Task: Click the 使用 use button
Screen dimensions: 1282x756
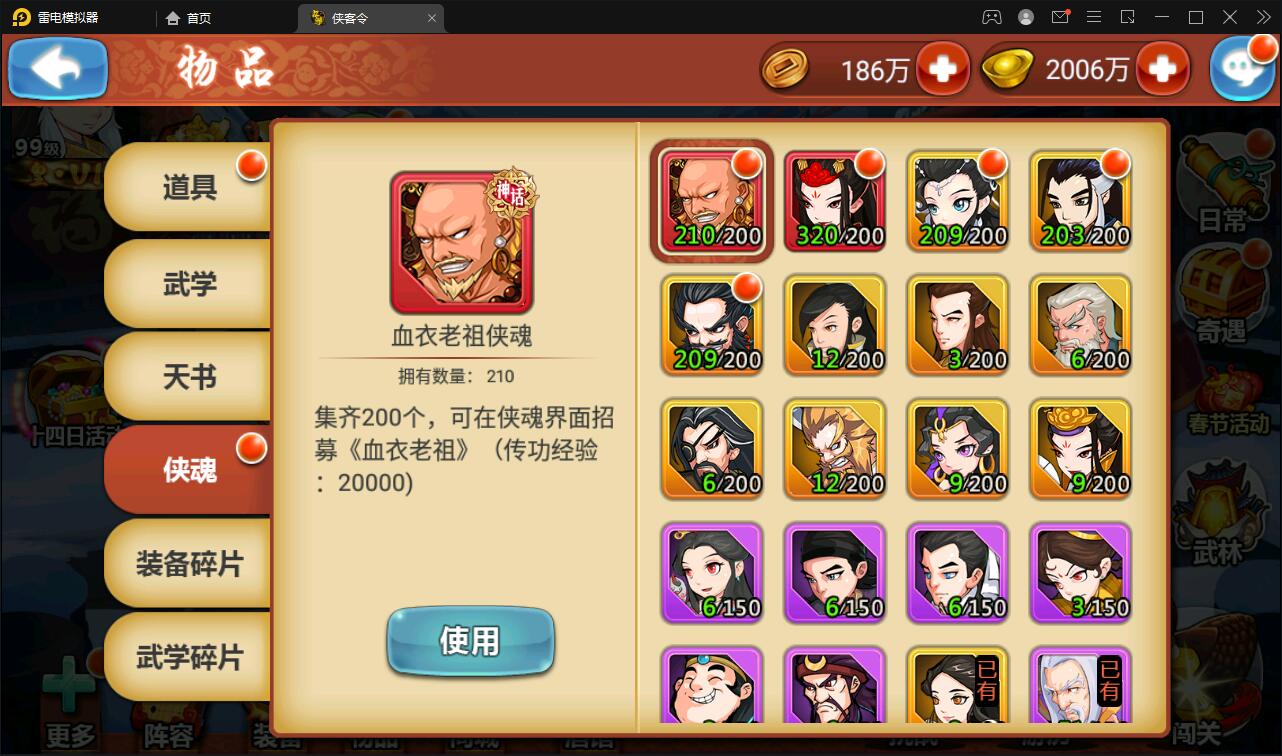Action: pos(470,641)
